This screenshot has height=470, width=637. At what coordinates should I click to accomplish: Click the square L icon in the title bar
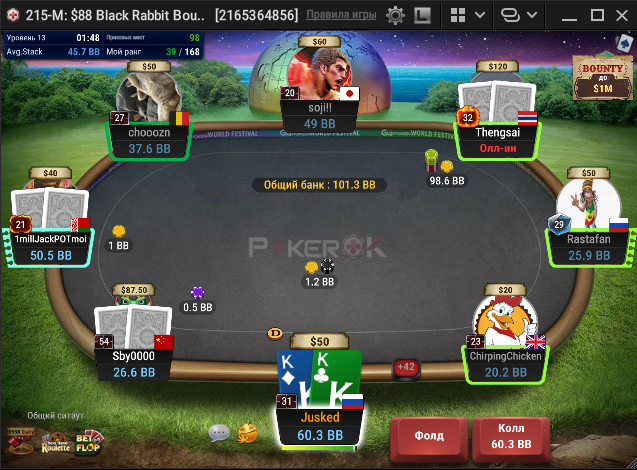tap(423, 16)
